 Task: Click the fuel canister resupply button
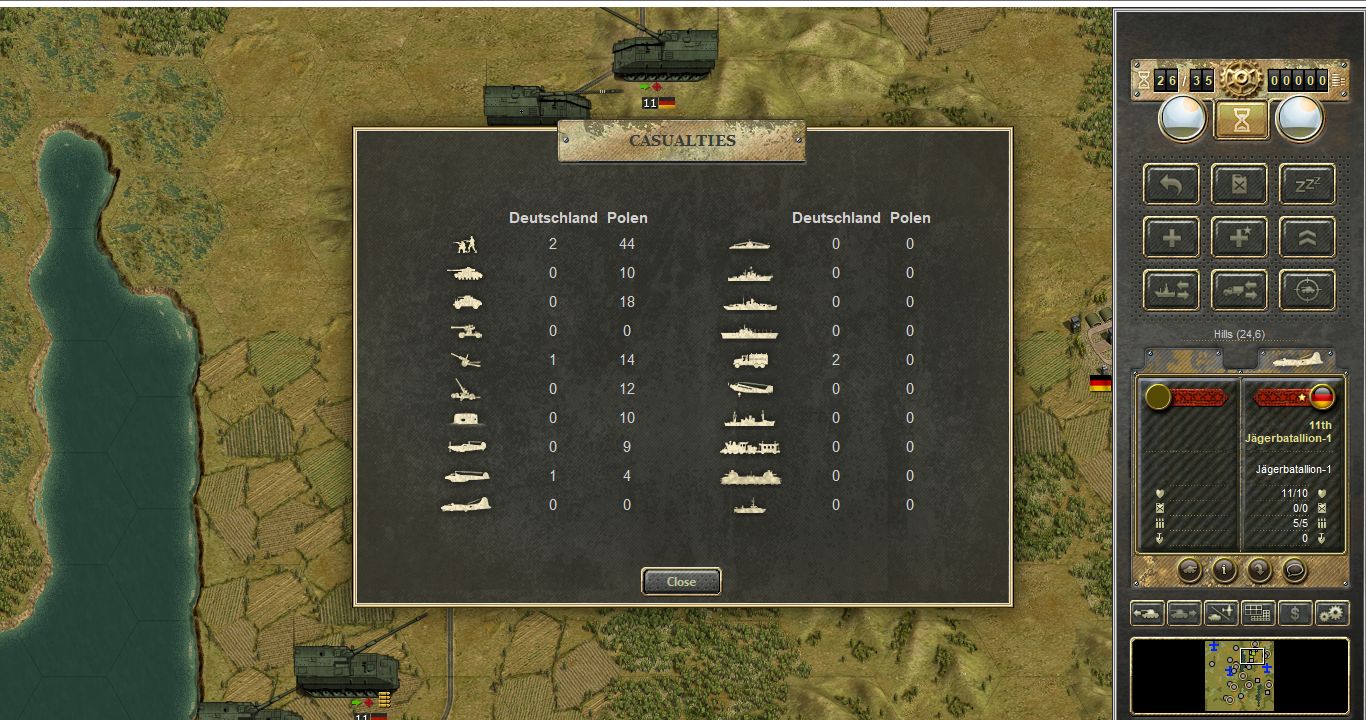(1240, 184)
